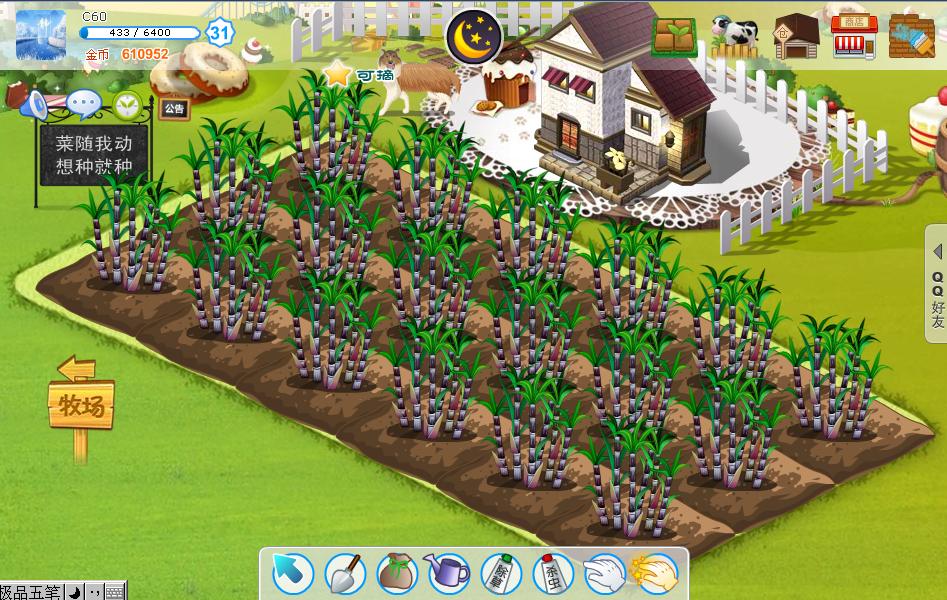Choose the purple watering can
The height and width of the screenshot is (600, 947).
point(448,573)
